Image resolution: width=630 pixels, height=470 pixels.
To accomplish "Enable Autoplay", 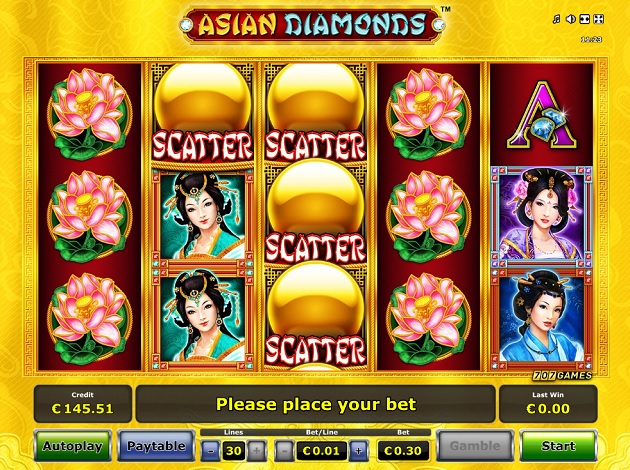I will (72, 445).
